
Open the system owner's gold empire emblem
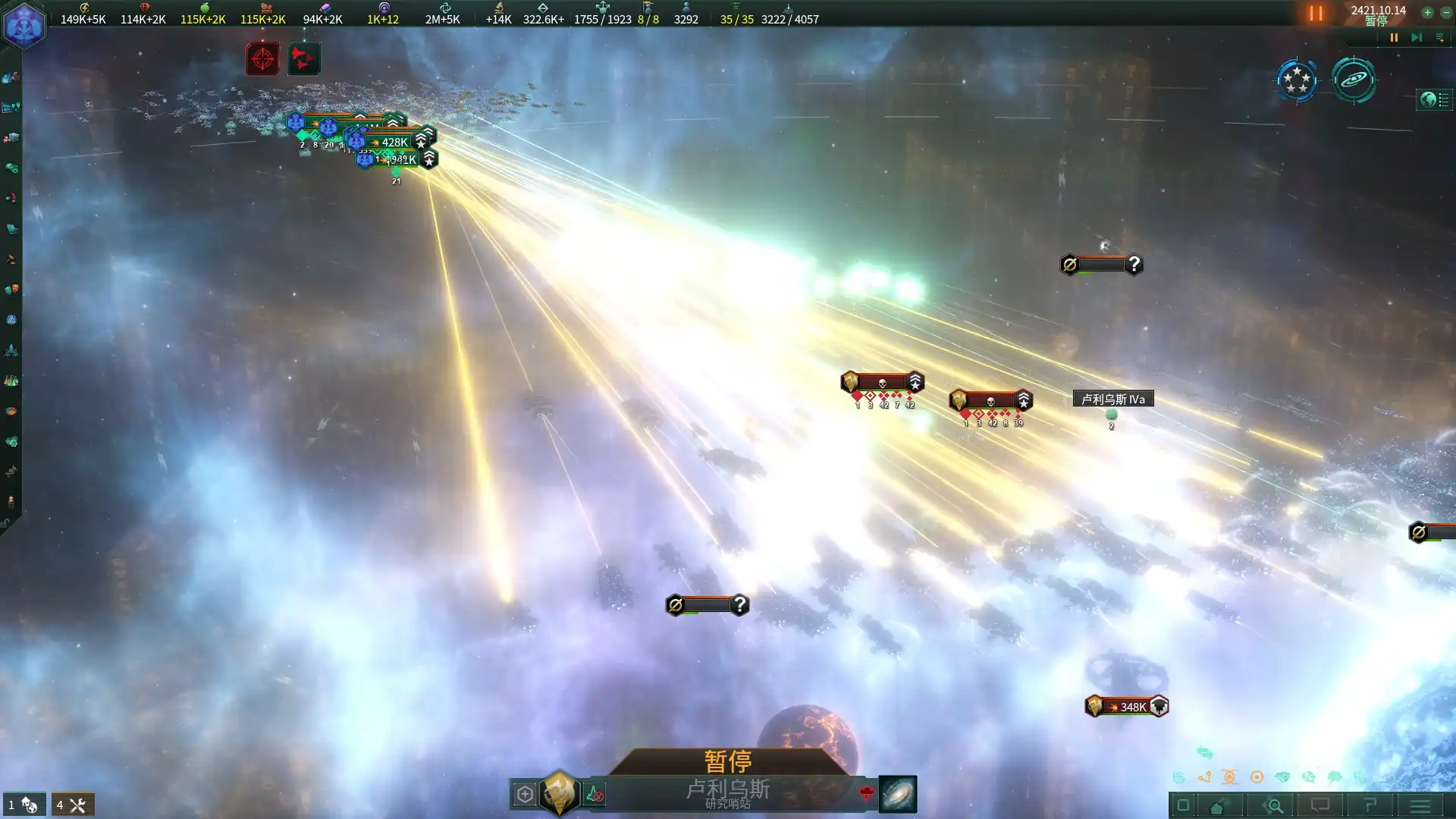click(560, 793)
